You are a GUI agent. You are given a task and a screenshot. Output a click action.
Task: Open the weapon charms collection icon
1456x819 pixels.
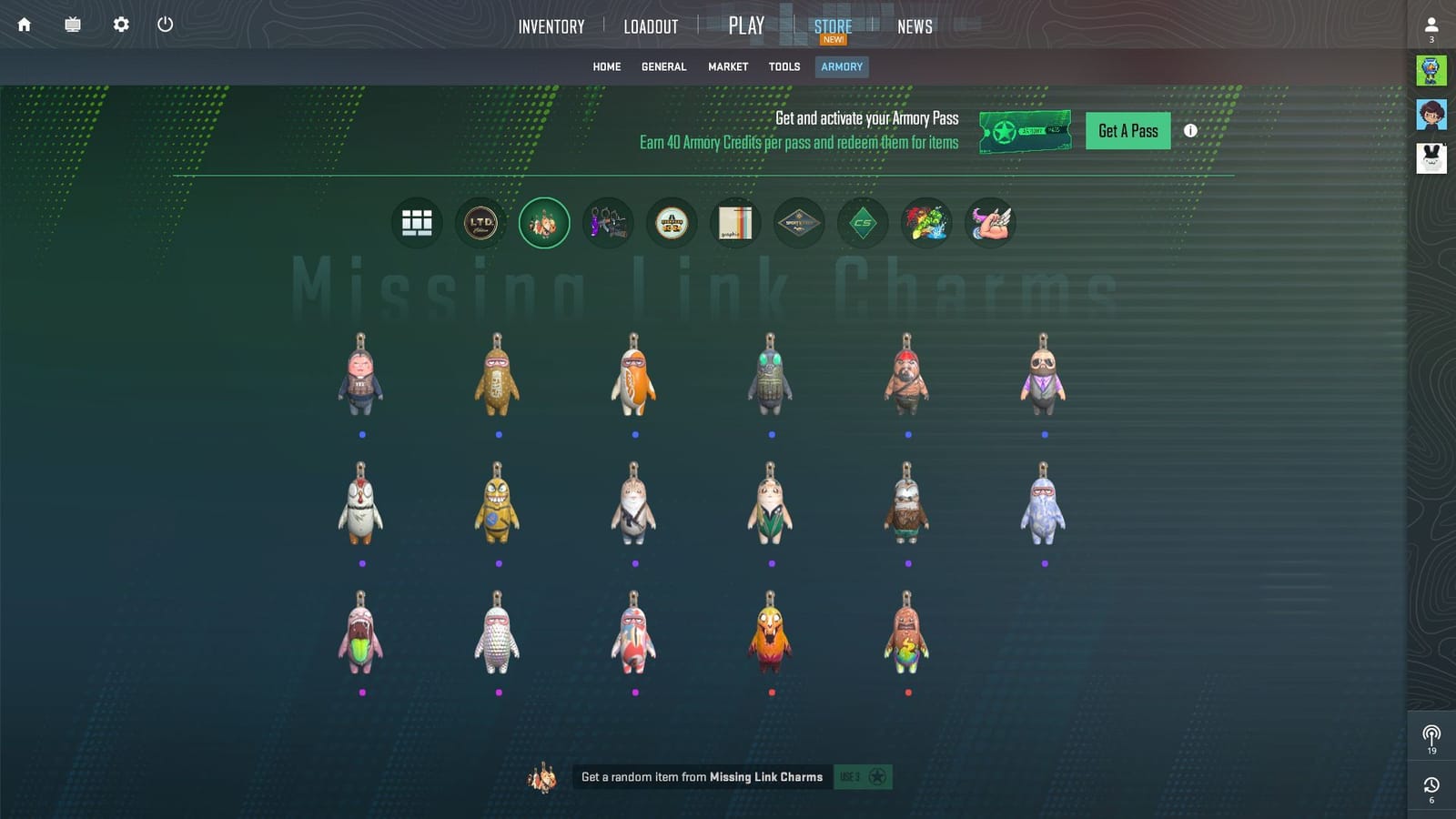click(x=608, y=222)
